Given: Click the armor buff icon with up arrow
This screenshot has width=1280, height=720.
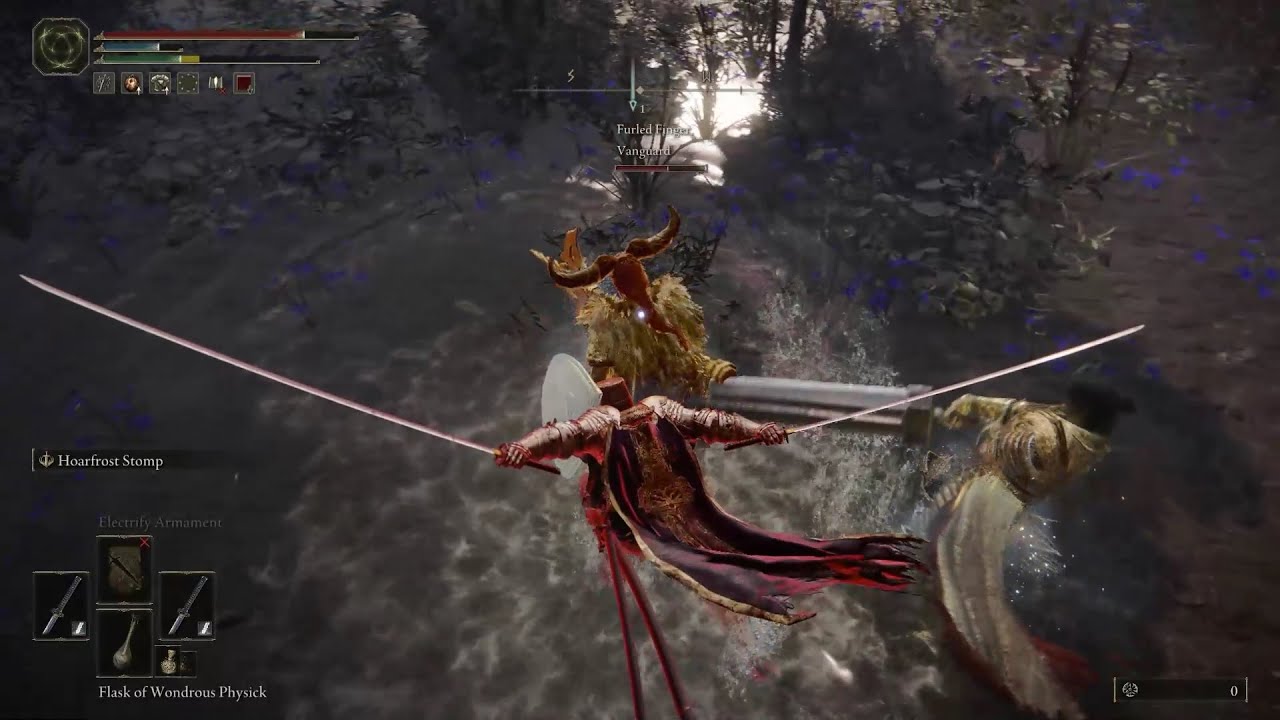Looking at the screenshot, I should pos(160,83).
